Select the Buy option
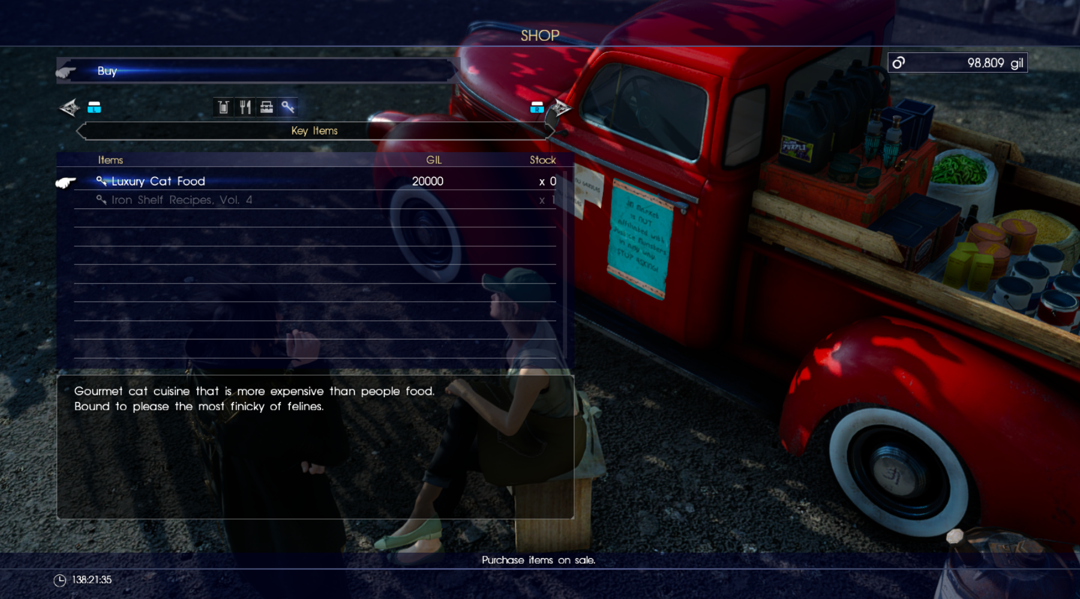 click(x=107, y=71)
